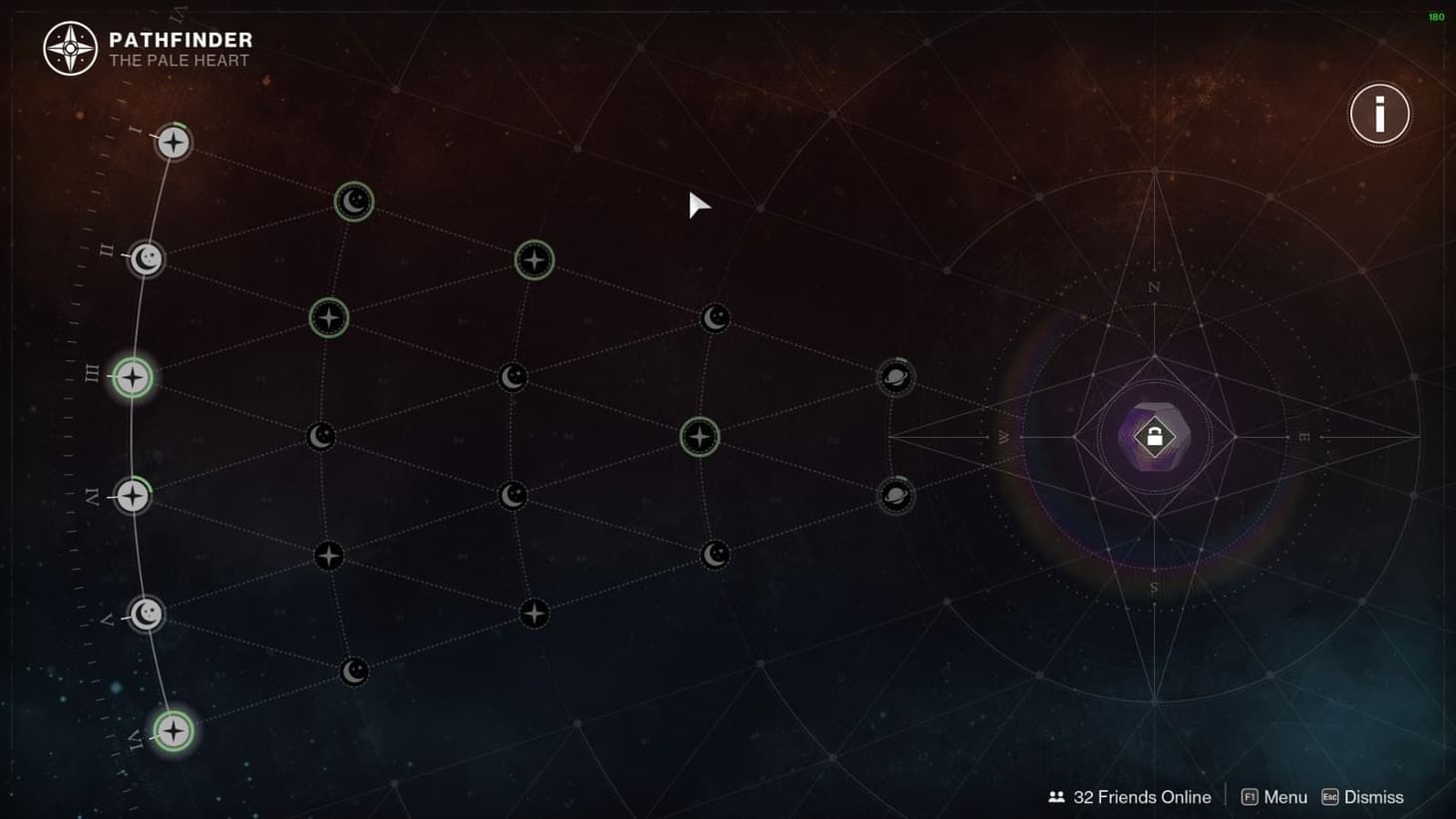Select the bottom-row crescent moon node

pyautogui.click(x=352, y=671)
